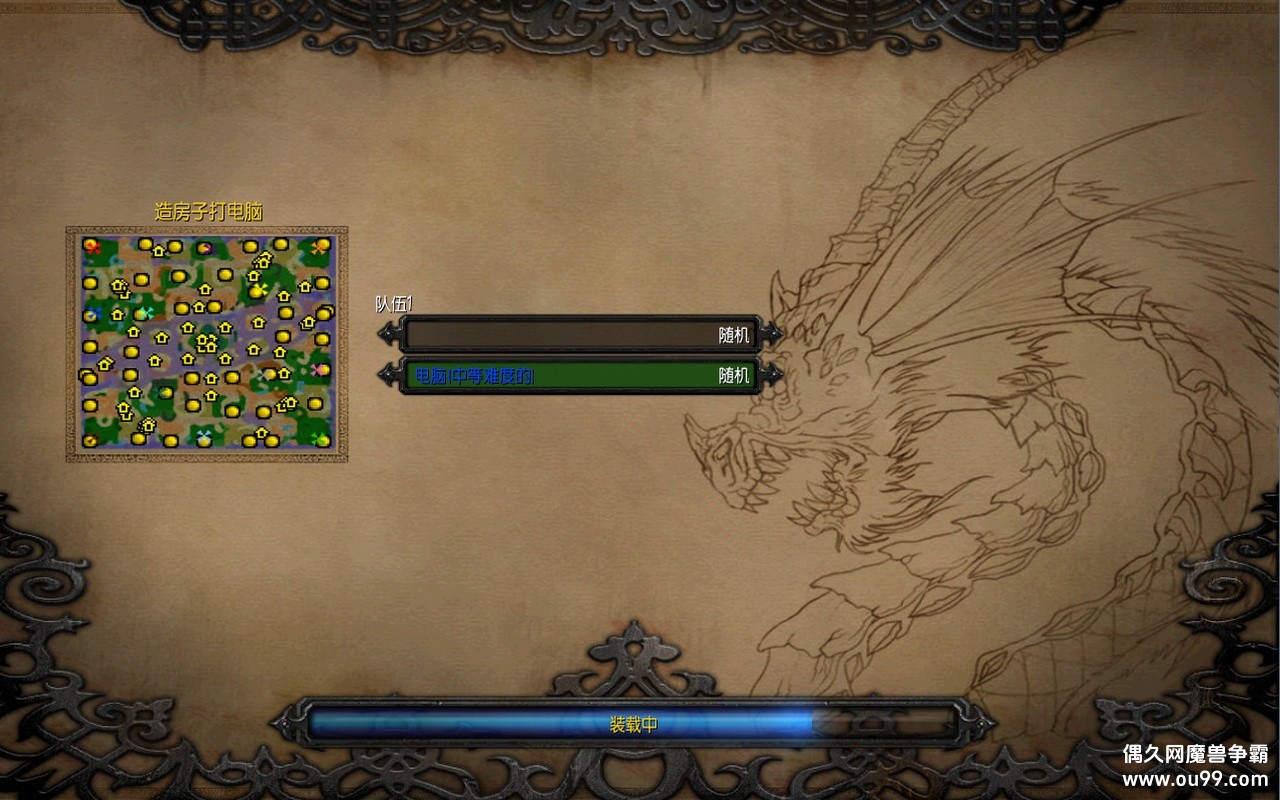This screenshot has width=1280, height=800.
Task: Click the 造房子打电脑 map preview
Action: point(207,343)
